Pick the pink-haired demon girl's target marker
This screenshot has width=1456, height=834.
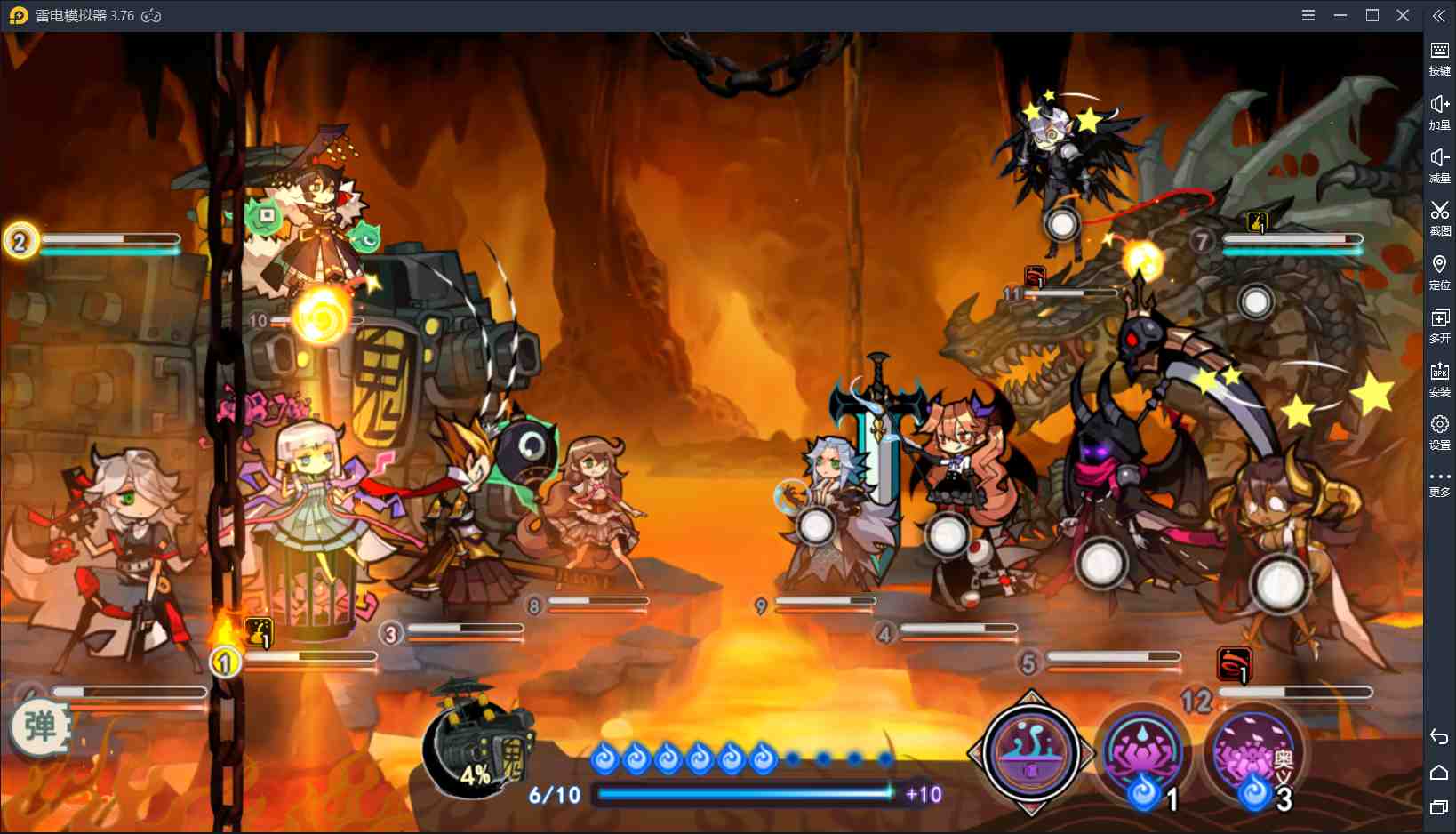coord(947,536)
